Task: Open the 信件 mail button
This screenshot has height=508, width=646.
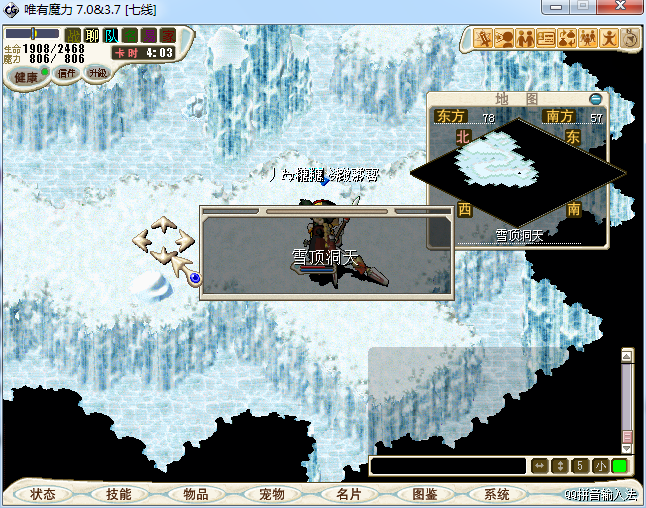Action: 67,73
